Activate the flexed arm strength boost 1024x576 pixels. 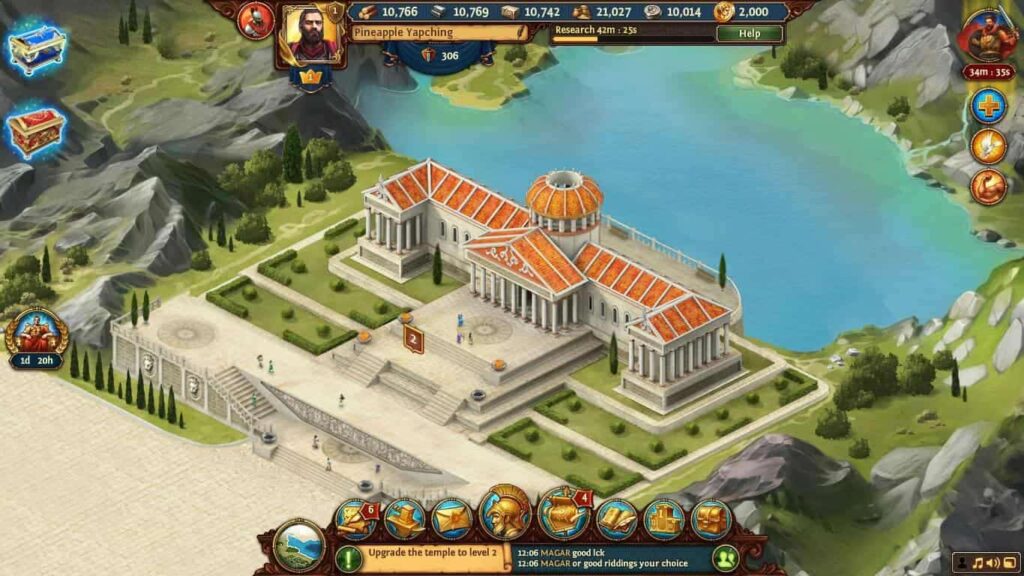click(988, 187)
